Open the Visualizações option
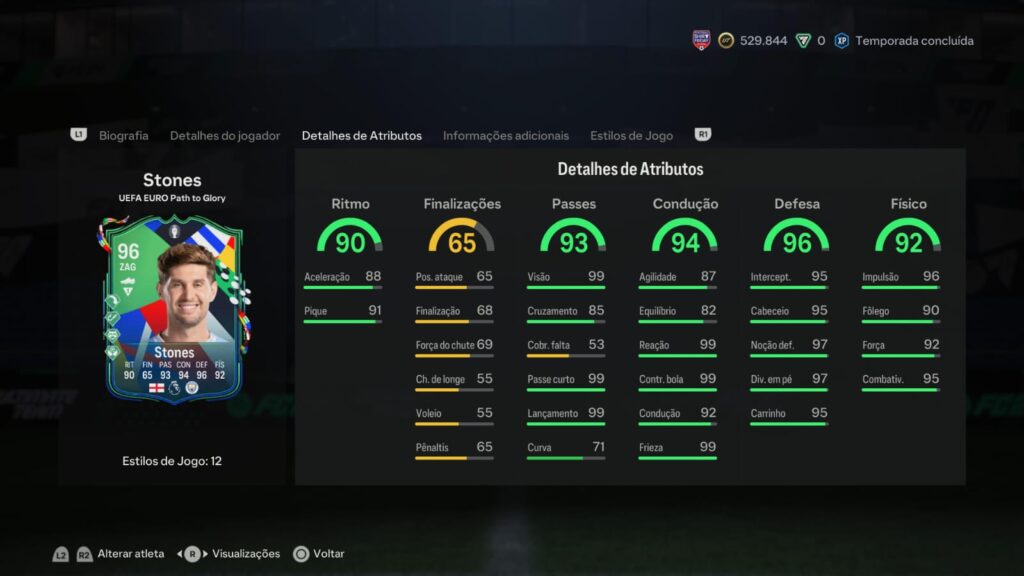The image size is (1024, 576). (x=246, y=553)
